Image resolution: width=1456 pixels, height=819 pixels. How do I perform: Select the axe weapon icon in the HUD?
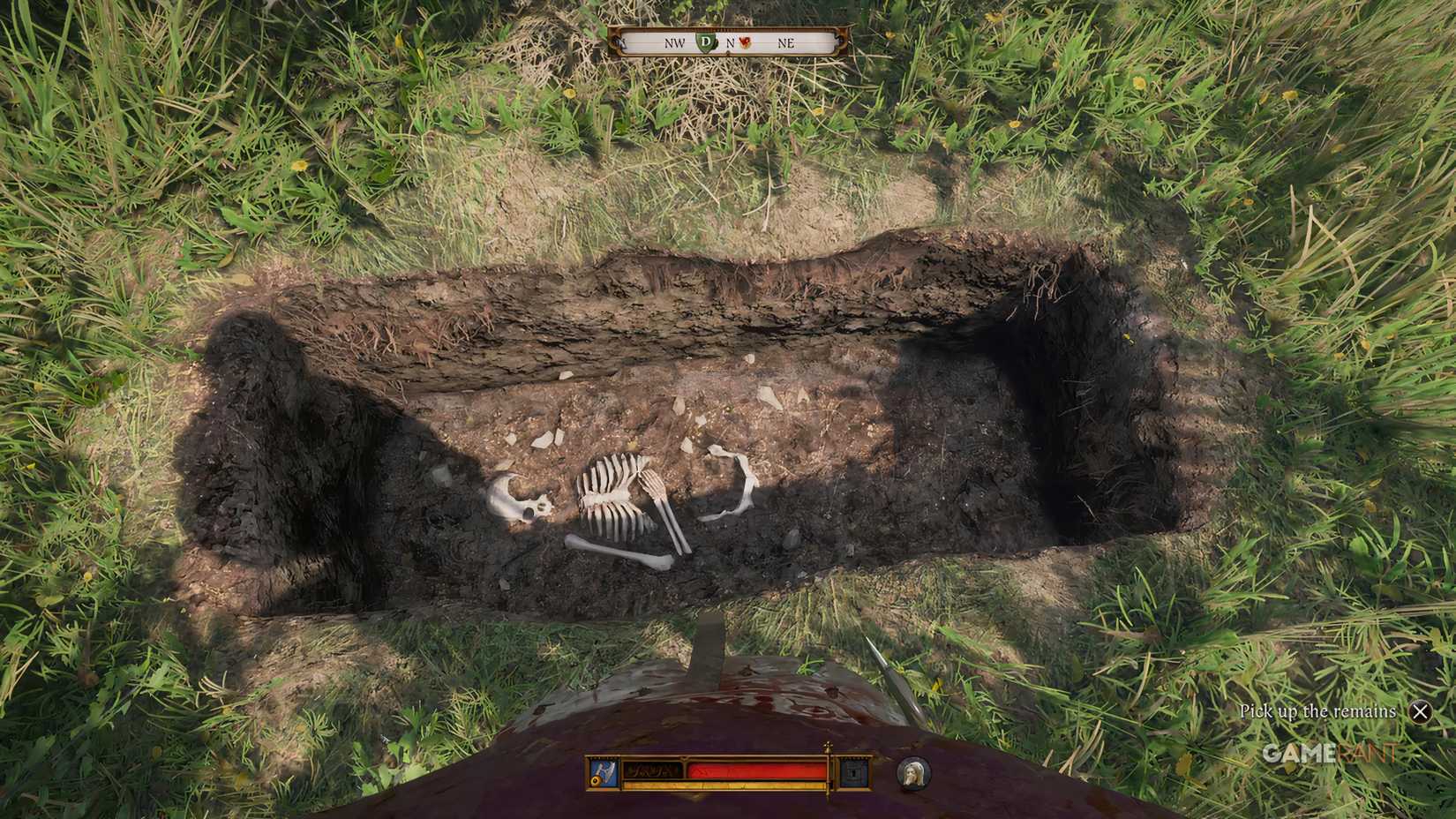pyautogui.click(x=605, y=770)
